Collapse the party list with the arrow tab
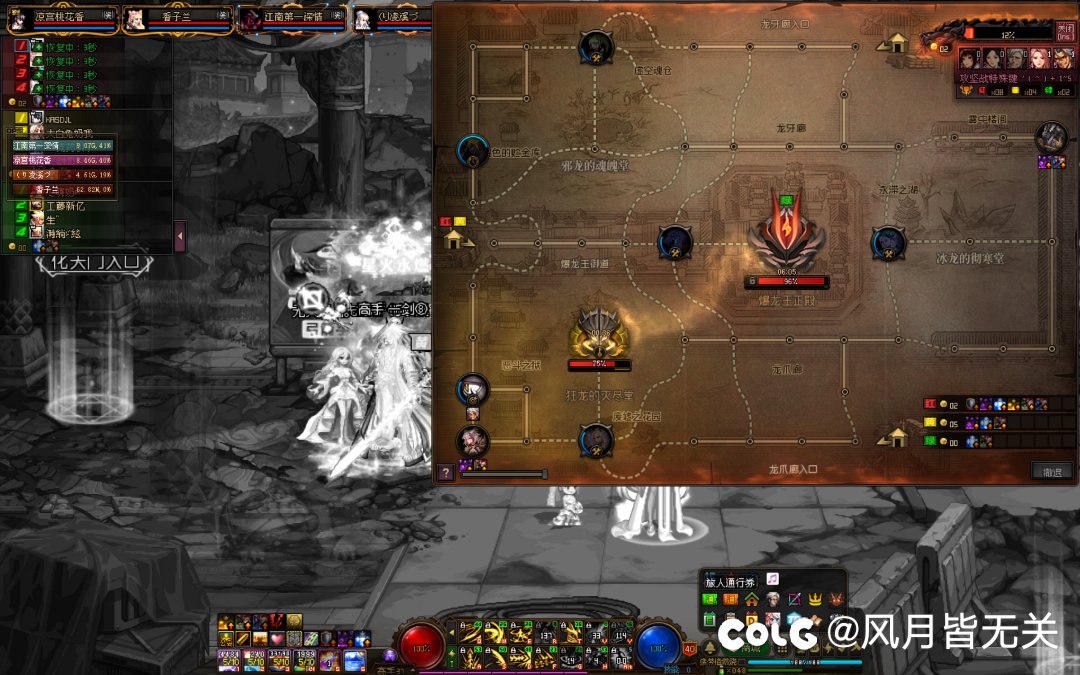Image resolution: width=1080 pixels, height=675 pixels. [x=180, y=236]
